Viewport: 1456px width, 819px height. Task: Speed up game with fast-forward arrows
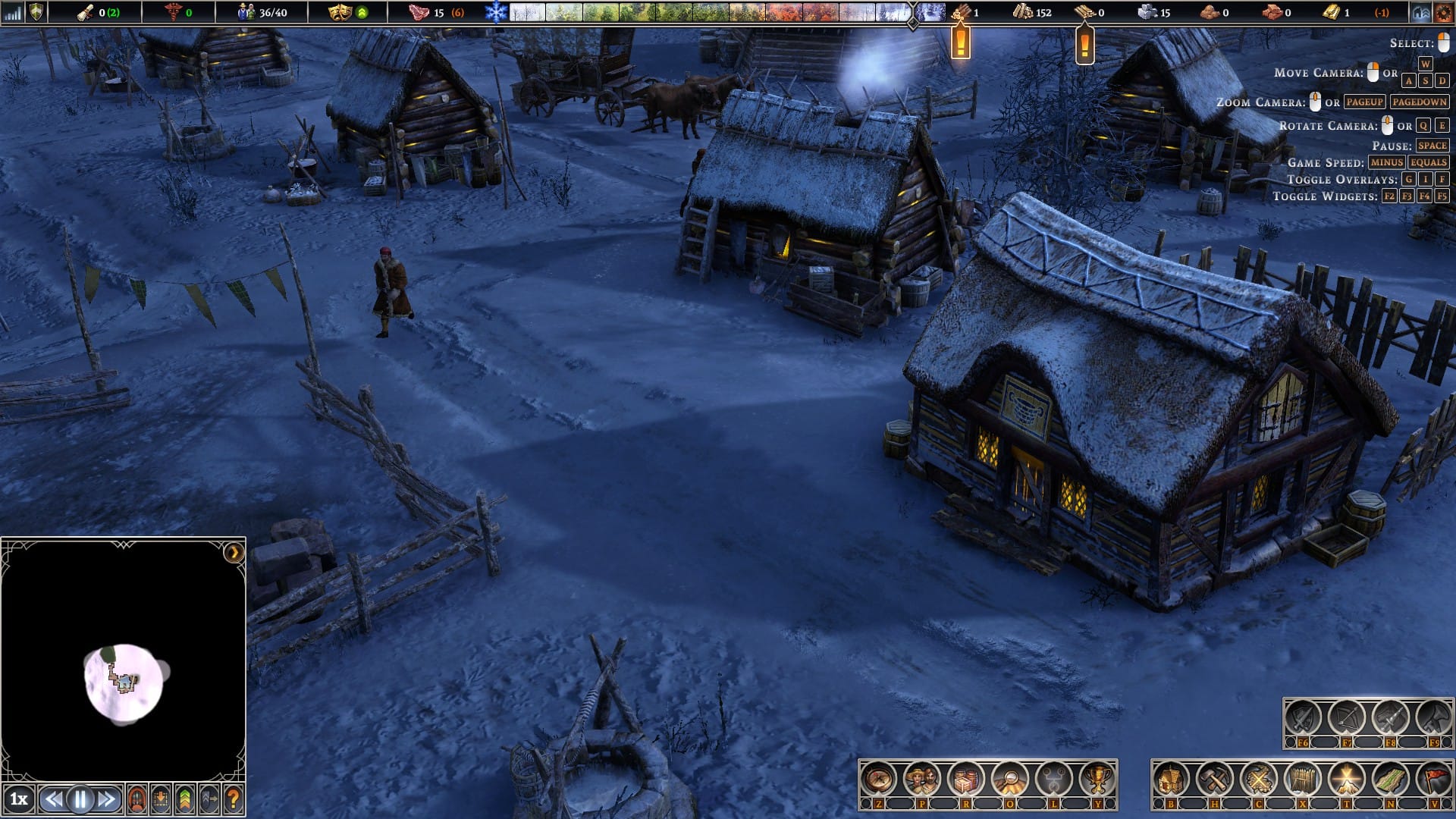click(106, 799)
